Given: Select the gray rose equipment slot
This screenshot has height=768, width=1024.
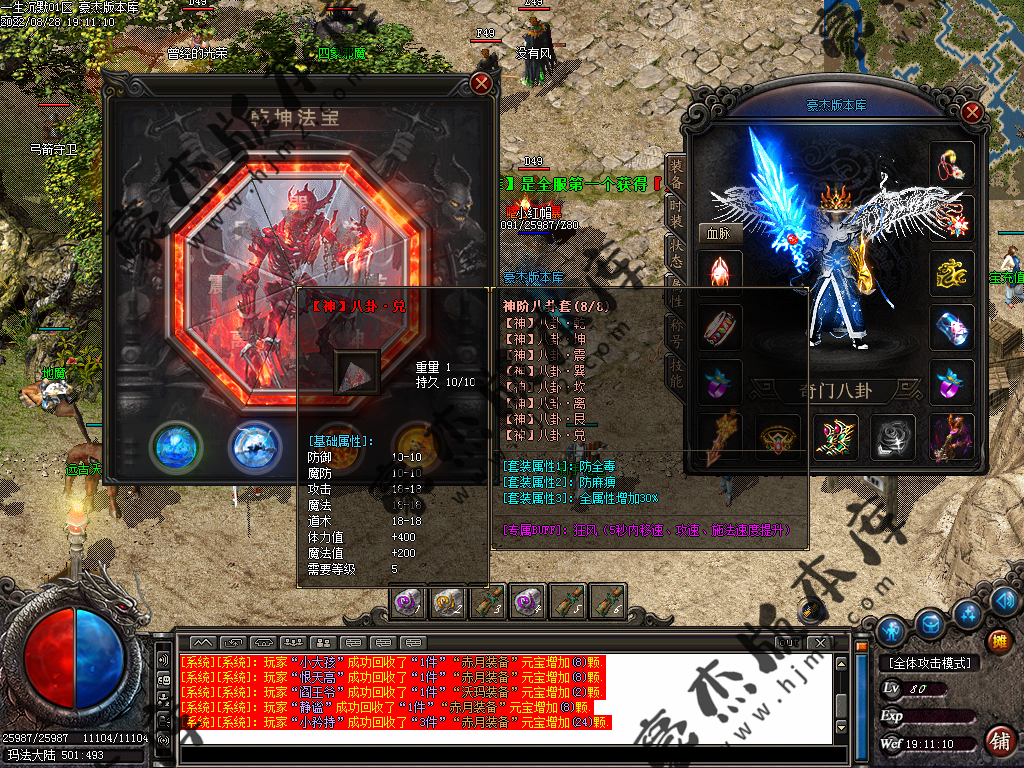Looking at the screenshot, I should click(892, 437).
